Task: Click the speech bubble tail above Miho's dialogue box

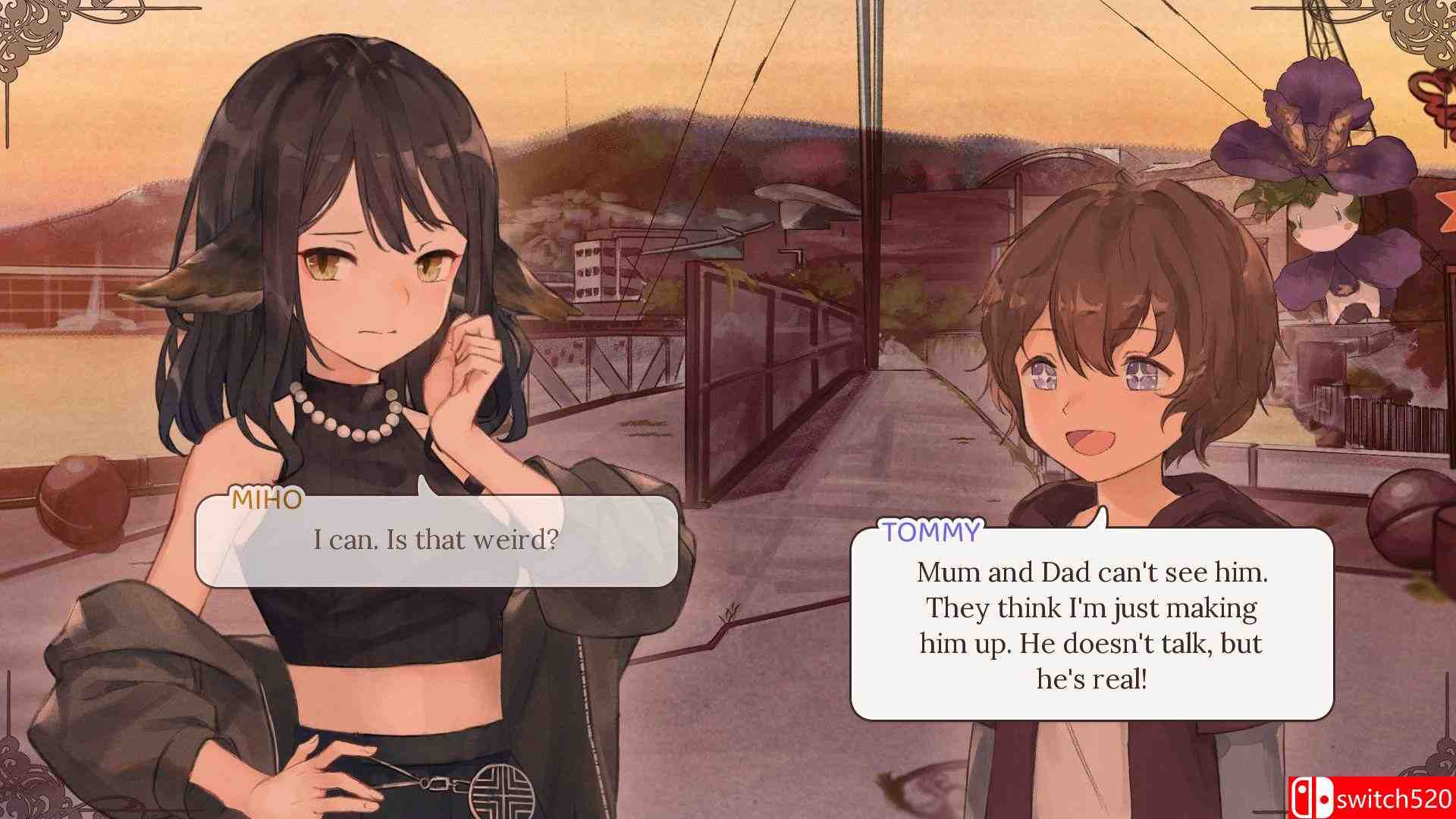Action: pyautogui.click(x=425, y=485)
